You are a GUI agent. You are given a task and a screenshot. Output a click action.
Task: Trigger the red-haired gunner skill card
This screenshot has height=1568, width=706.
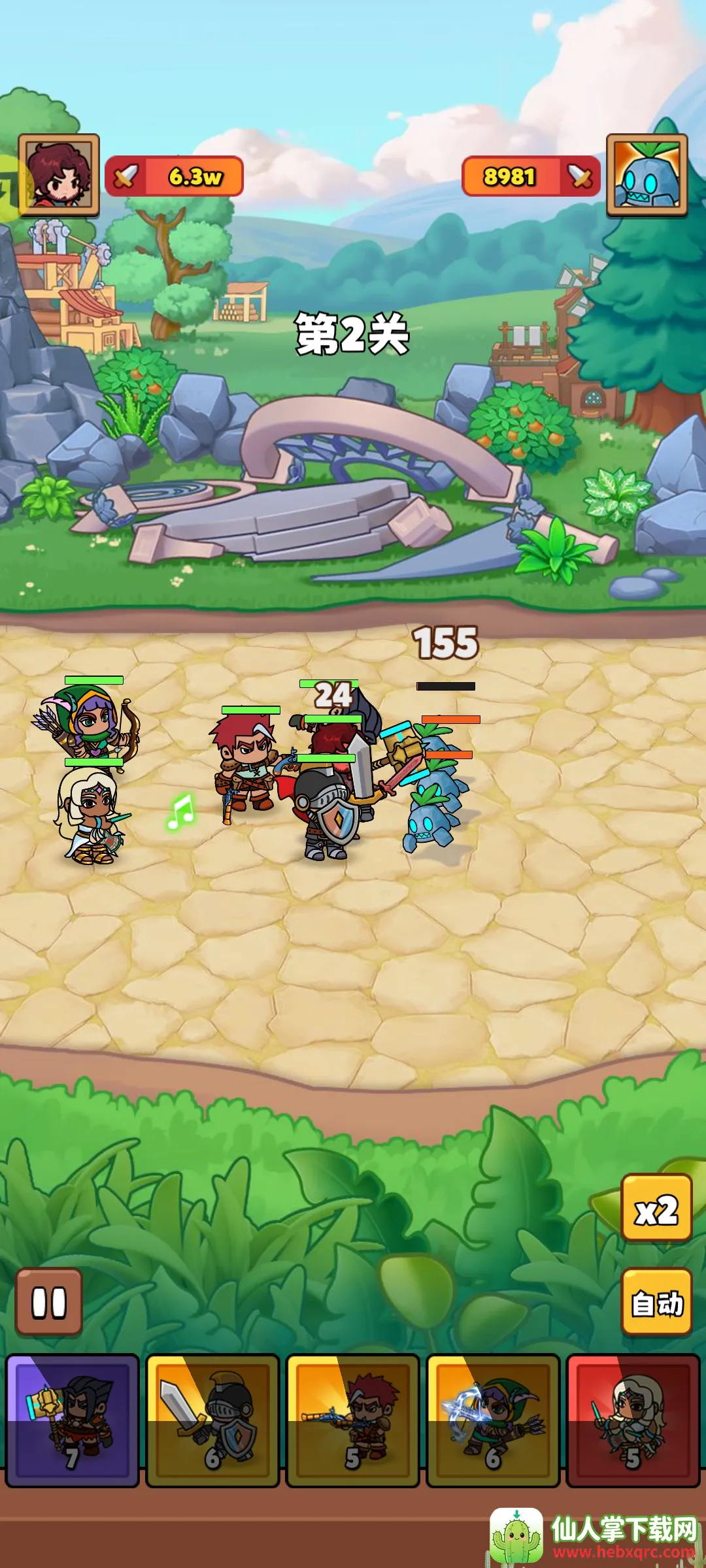[353, 1421]
